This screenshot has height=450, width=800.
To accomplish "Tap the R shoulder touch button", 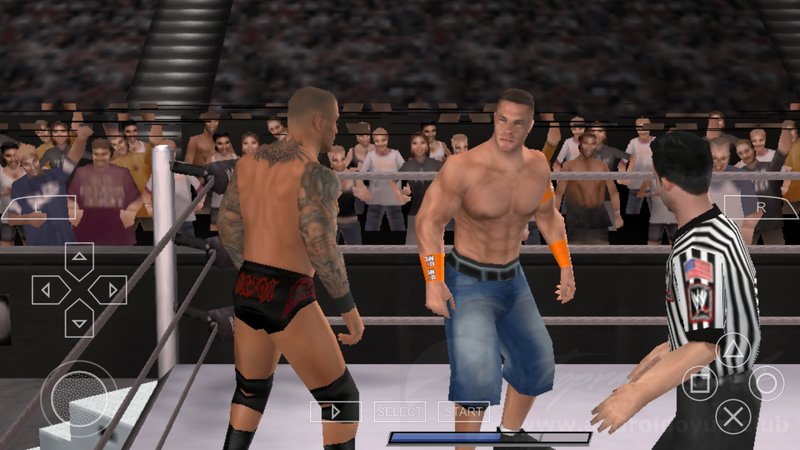I will coord(761,209).
